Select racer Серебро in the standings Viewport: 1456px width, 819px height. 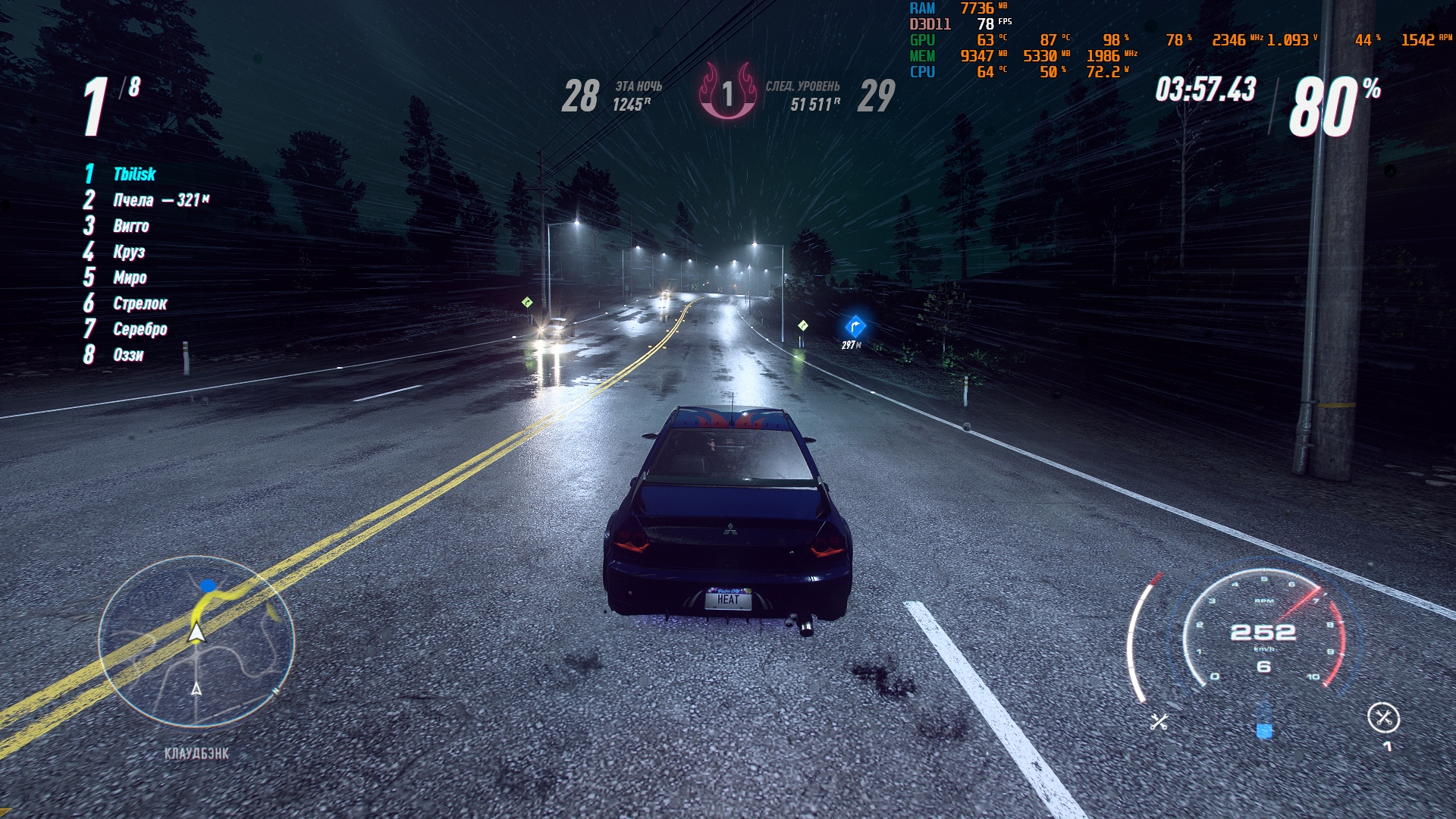point(140,329)
